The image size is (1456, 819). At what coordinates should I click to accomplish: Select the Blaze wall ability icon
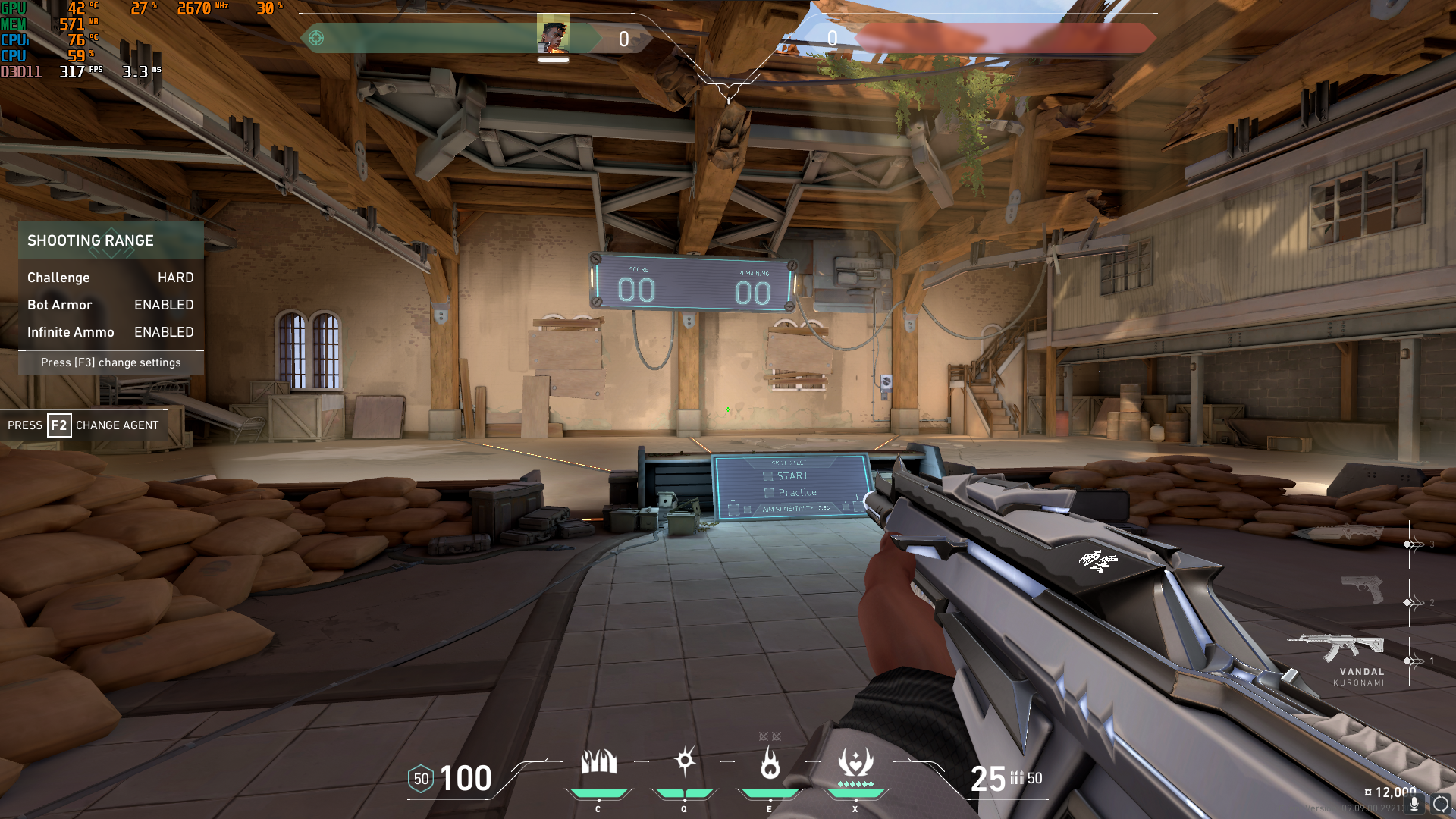598,762
